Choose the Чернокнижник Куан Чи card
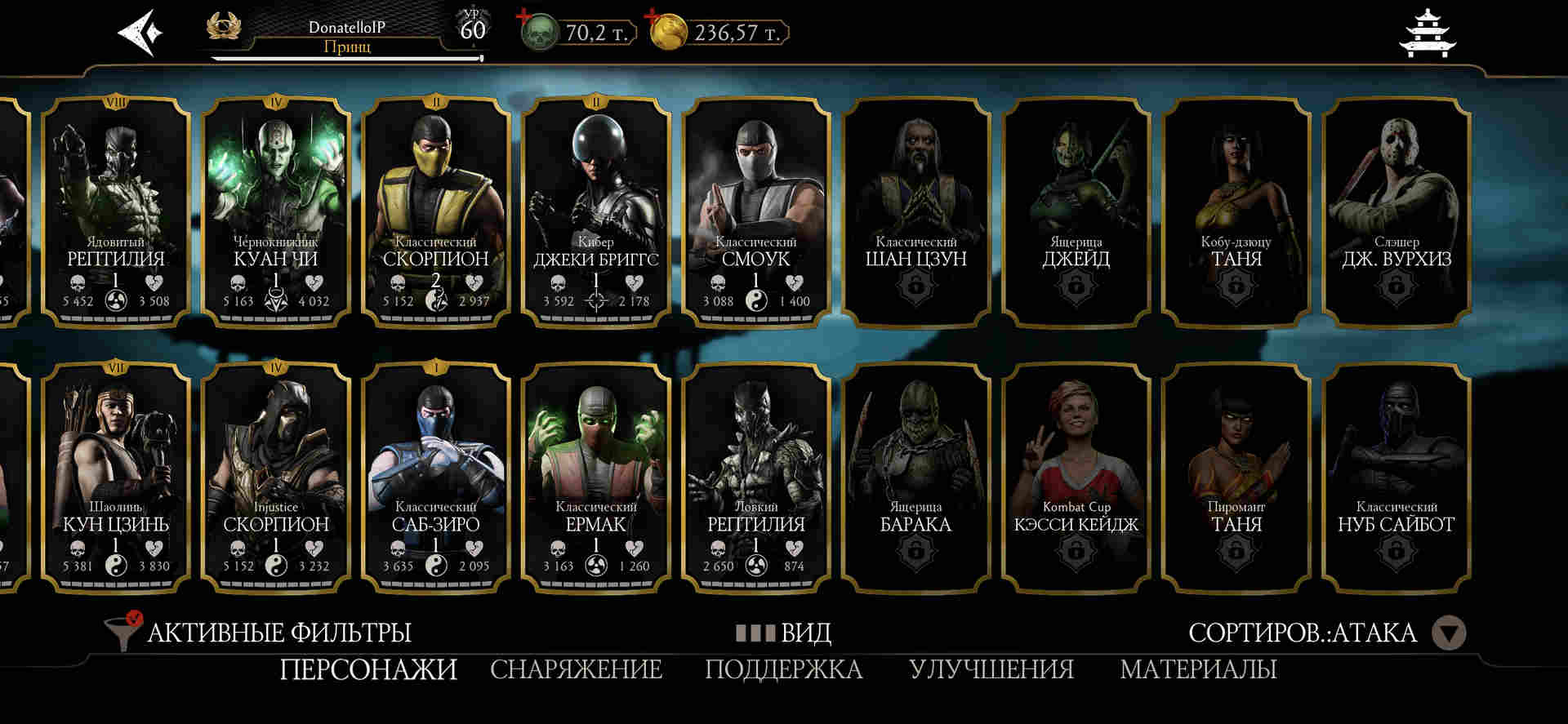This screenshot has height=724, width=1568. click(x=276, y=212)
